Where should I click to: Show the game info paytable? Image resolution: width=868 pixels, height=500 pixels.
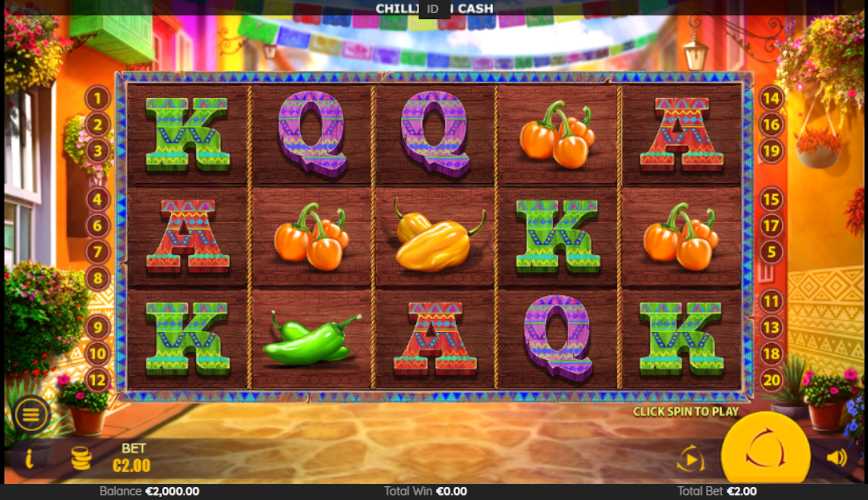pyautogui.click(x=29, y=458)
